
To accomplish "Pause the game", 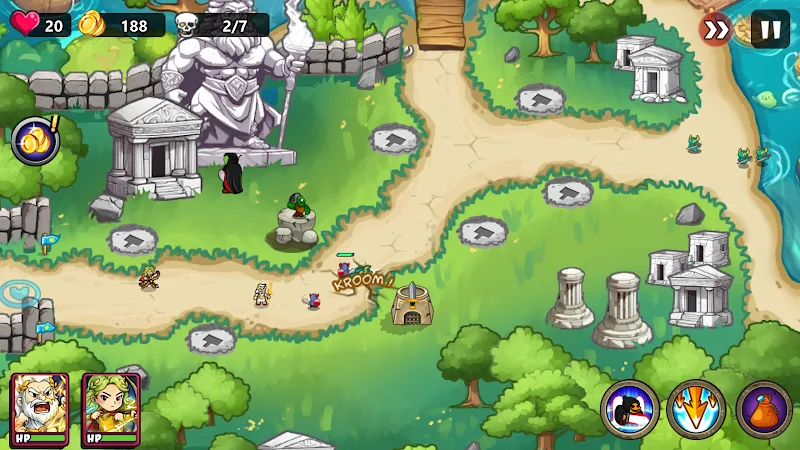I will point(770,29).
